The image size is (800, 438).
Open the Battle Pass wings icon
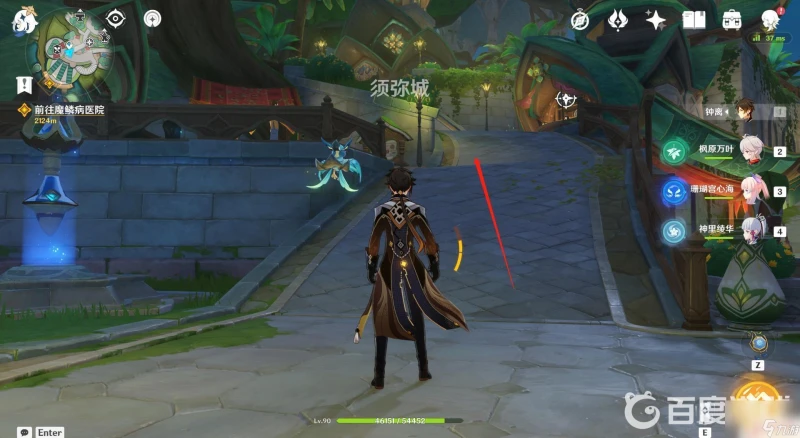619,20
